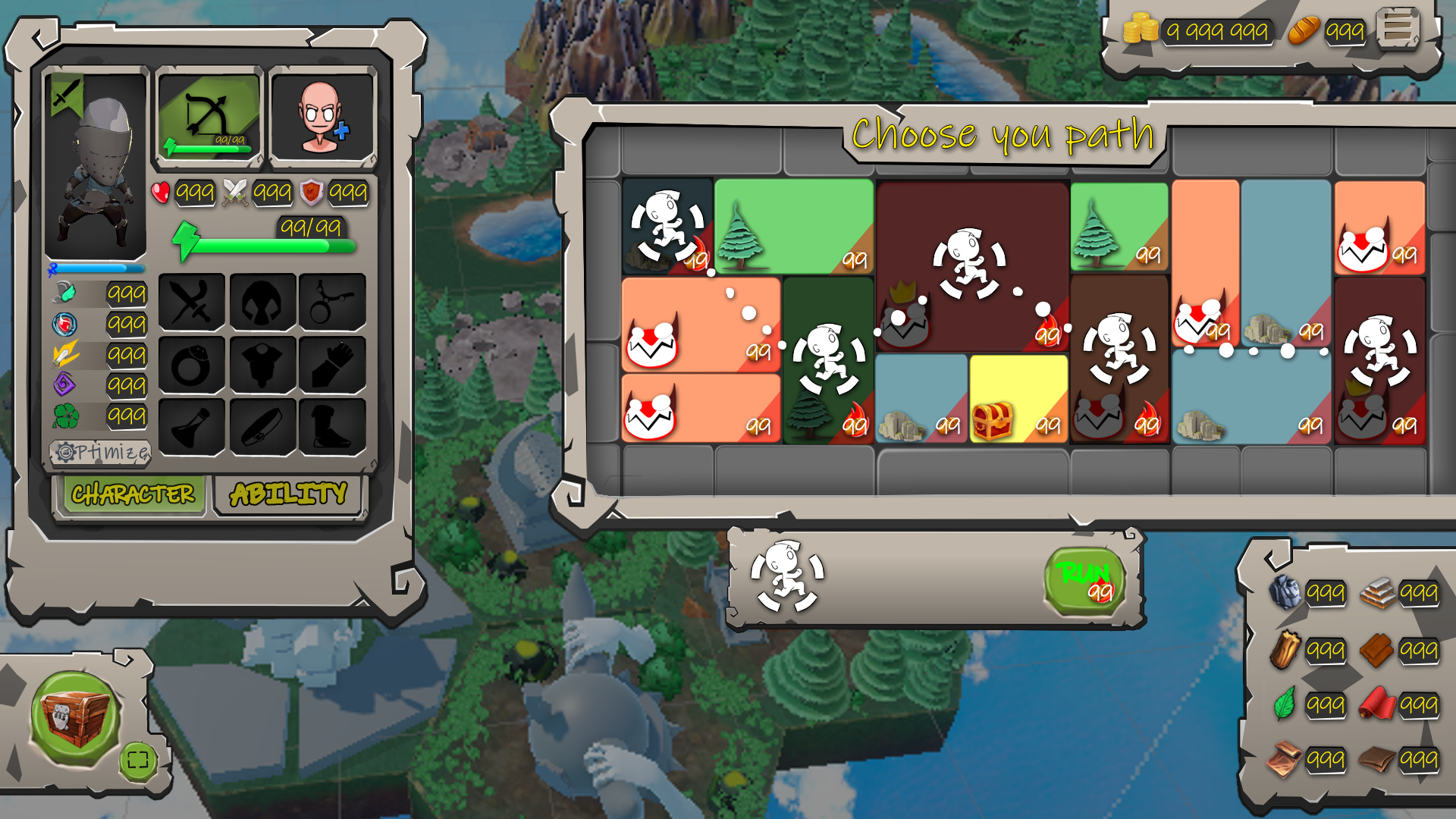
Task: Click the Optimize gear button
Action: pyautogui.click(x=101, y=453)
